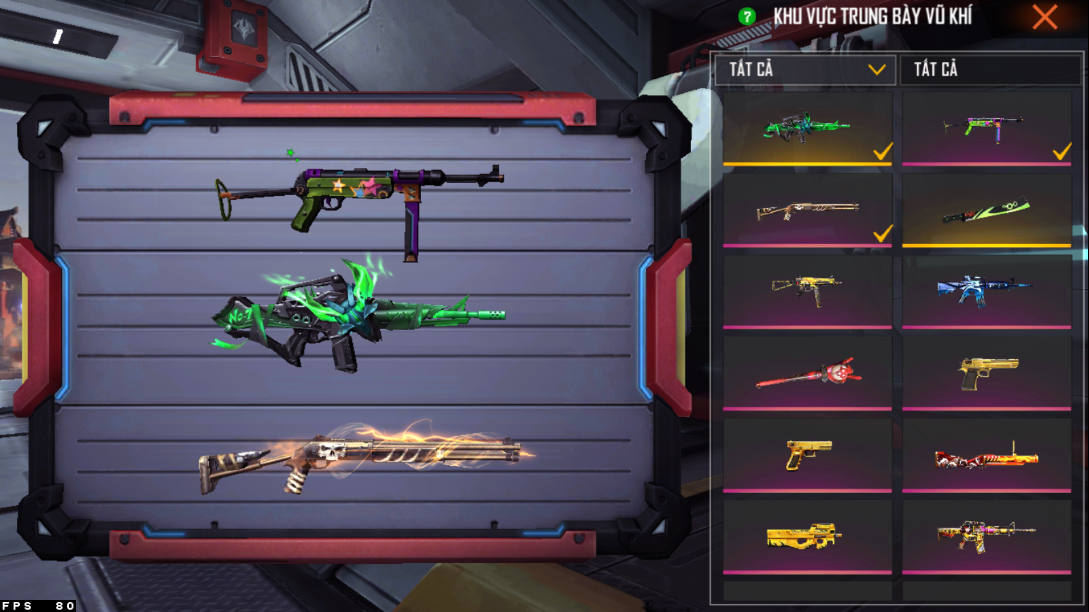Open the green question mark help

click(x=746, y=17)
